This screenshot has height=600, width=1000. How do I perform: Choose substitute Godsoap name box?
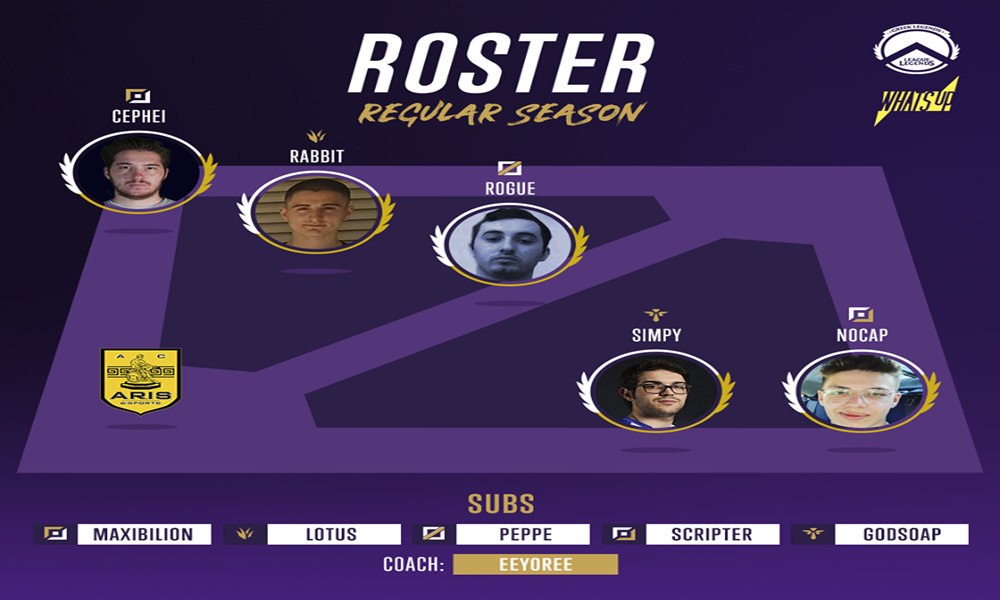tap(903, 534)
